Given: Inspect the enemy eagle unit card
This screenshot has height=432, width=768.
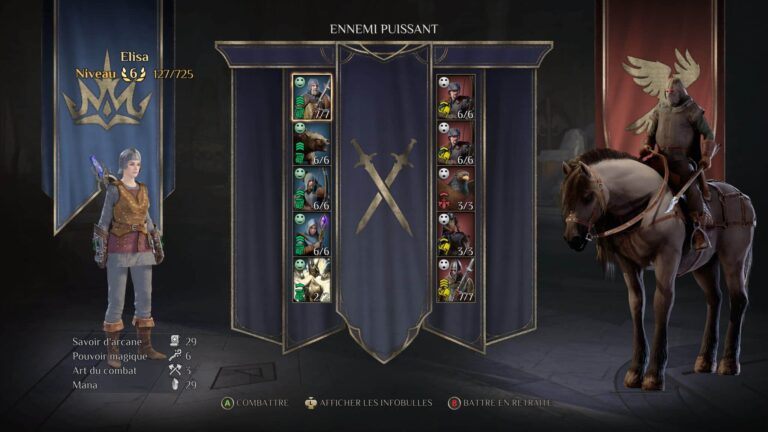Looking at the screenshot, I should (x=456, y=188).
